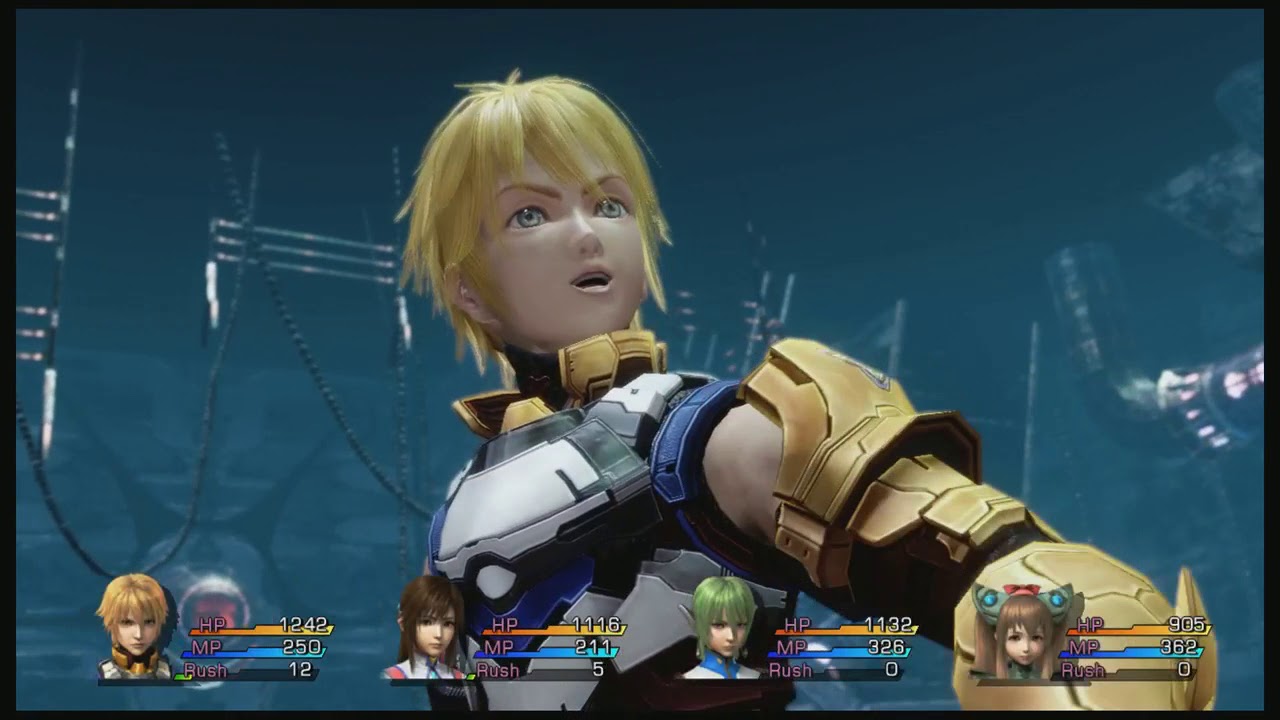1280x720 pixels.
Task: Select the blonde-haired hero's party portrait
Action: (x=135, y=627)
